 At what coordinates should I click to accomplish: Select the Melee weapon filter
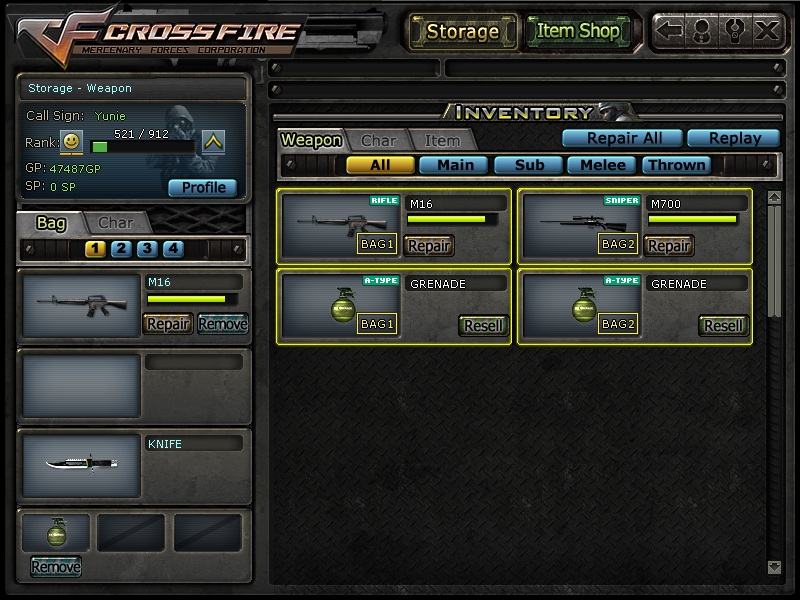(603, 165)
